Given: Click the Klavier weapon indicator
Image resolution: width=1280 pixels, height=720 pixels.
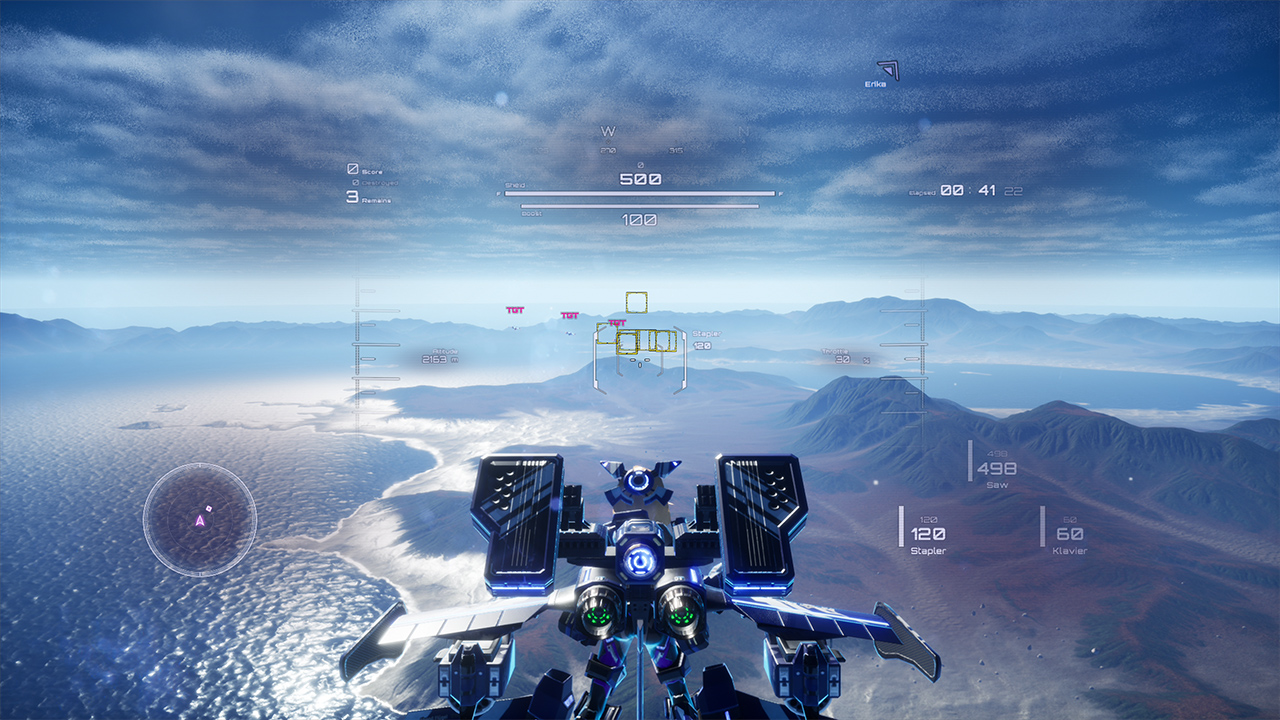Looking at the screenshot, I should click(x=1071, y=539).
